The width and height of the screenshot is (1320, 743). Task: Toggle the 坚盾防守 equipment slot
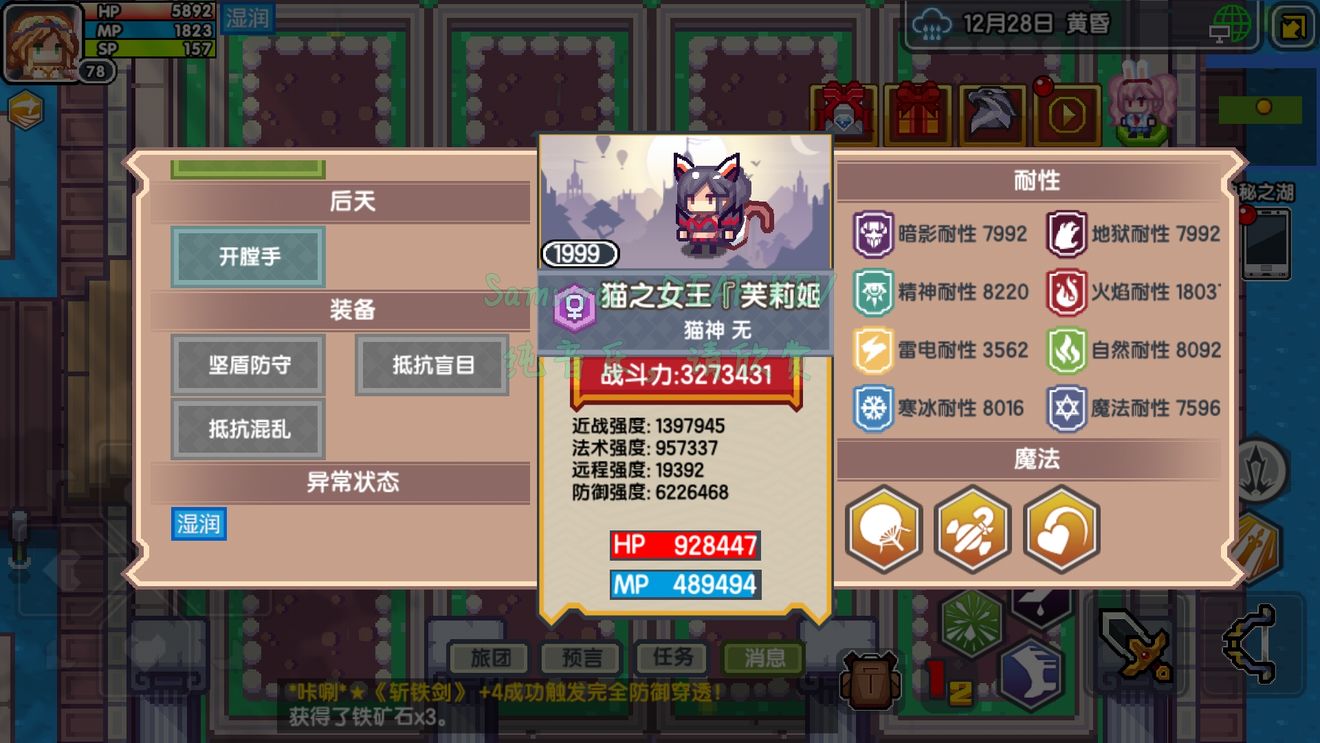[247, 365]
